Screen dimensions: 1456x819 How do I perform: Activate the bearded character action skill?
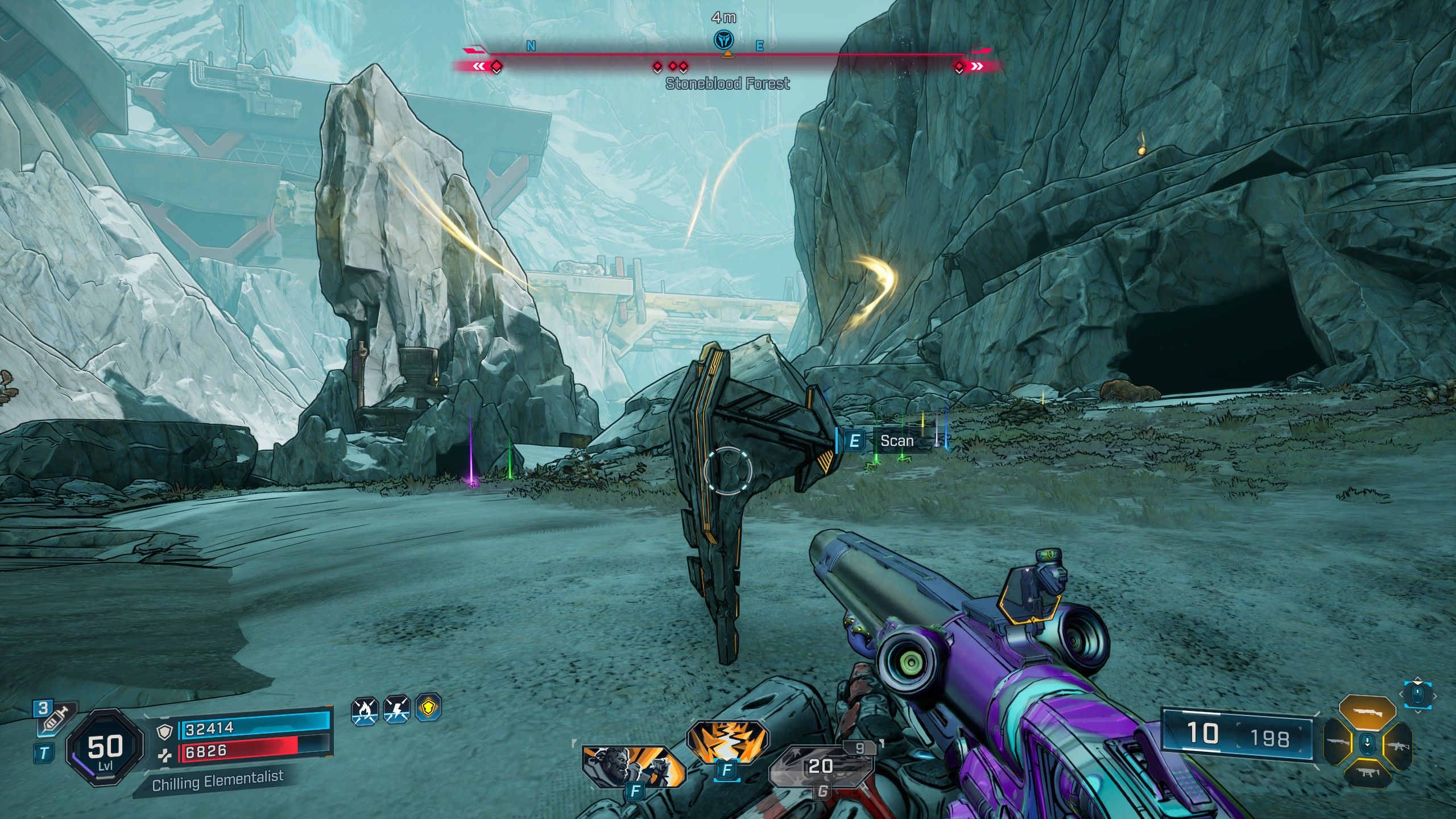[633, 768]
